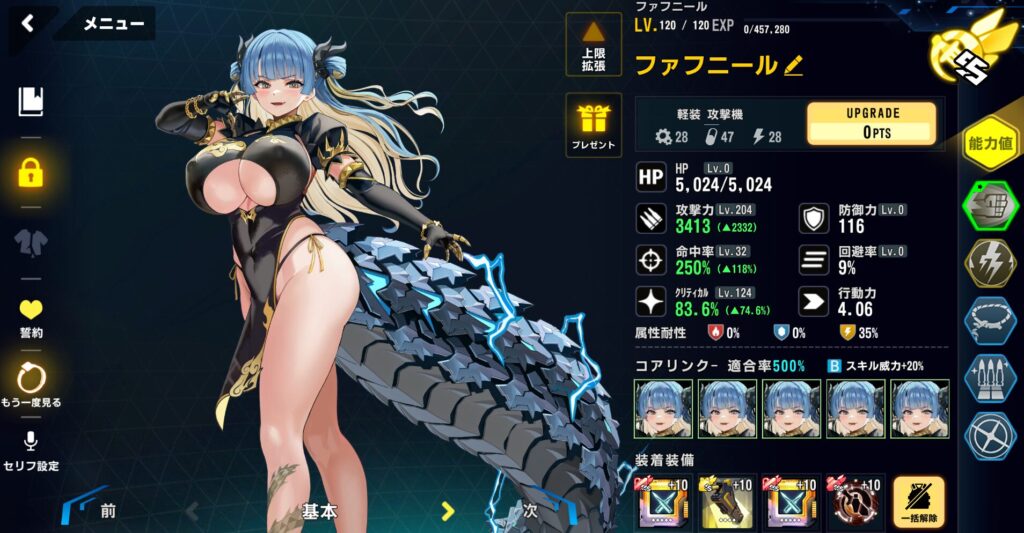Open the green hexagon fist tab

coord(990,207)
